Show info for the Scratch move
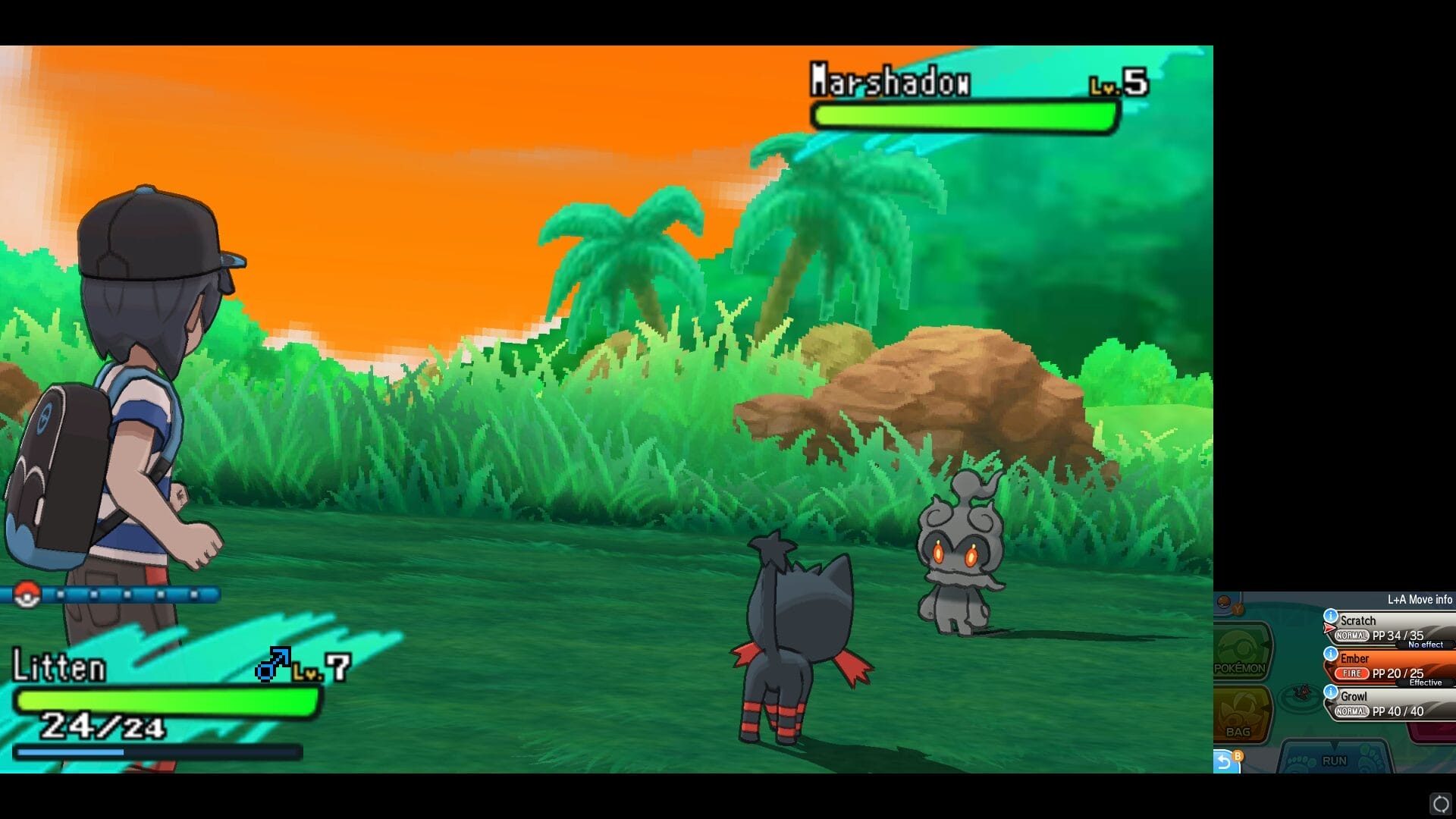Viewport: 1456px width, 819px height. (1331, 616)
